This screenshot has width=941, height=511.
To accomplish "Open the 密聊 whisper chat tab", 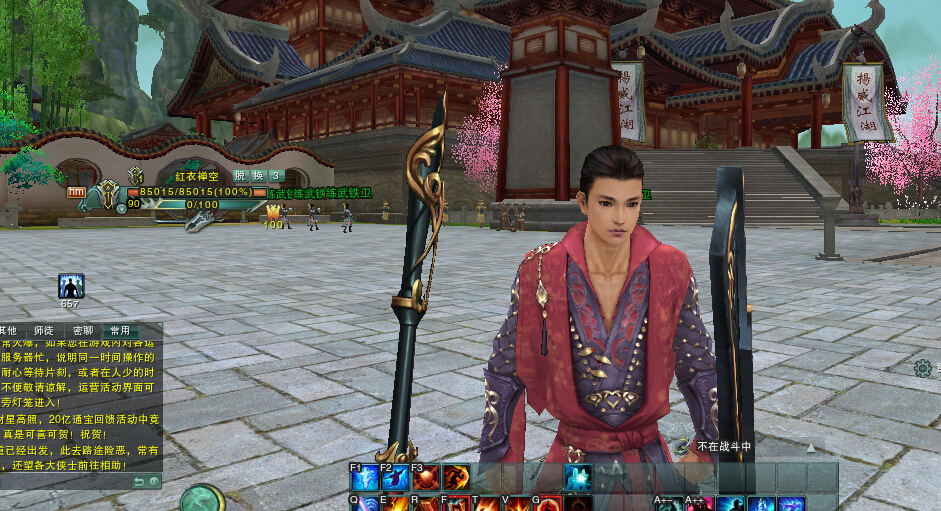I will pyautogui.click(x=82, y=330).
